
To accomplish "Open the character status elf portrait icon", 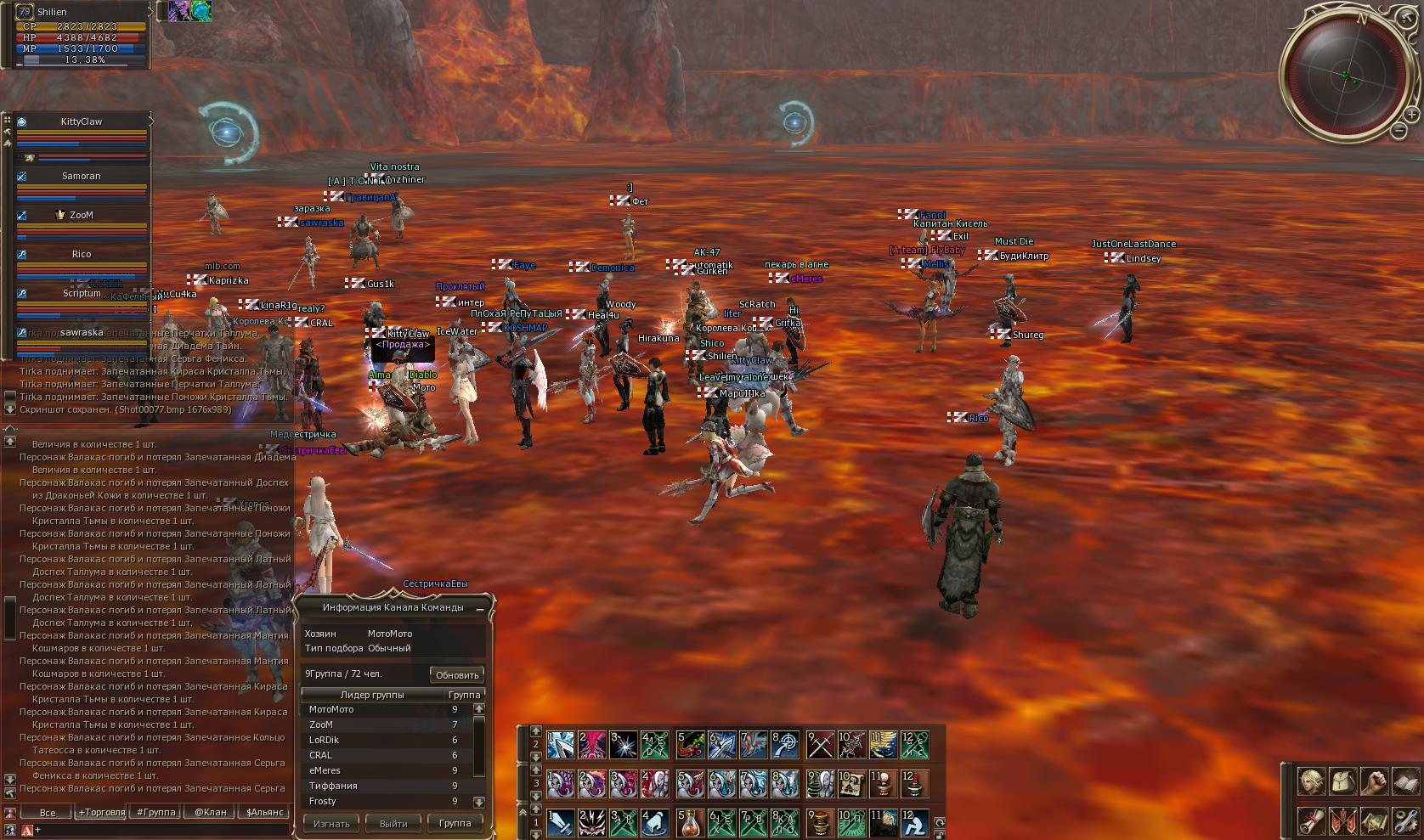I will point(1310,781).
